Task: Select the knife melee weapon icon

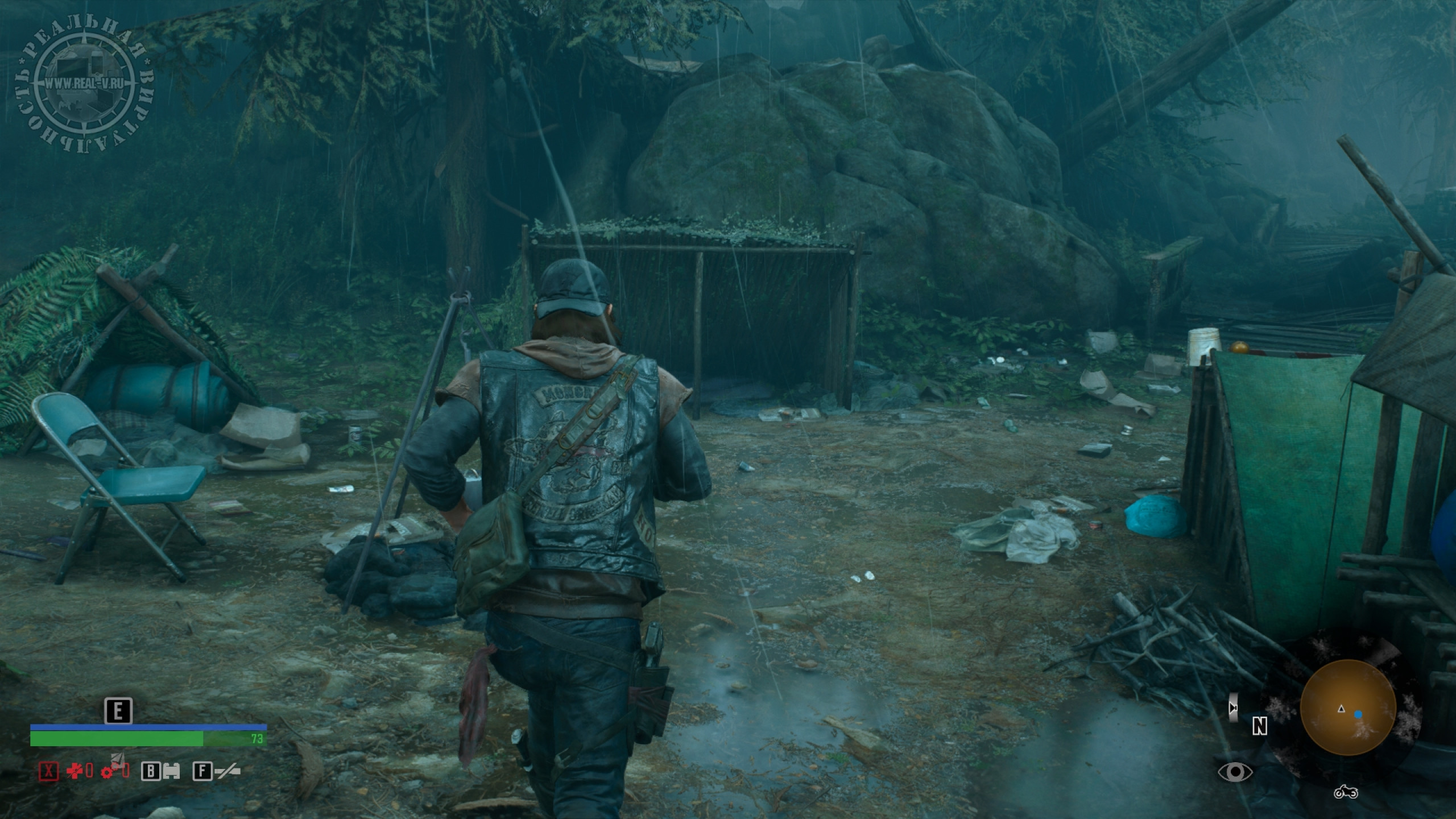Action: click(226, 771)
